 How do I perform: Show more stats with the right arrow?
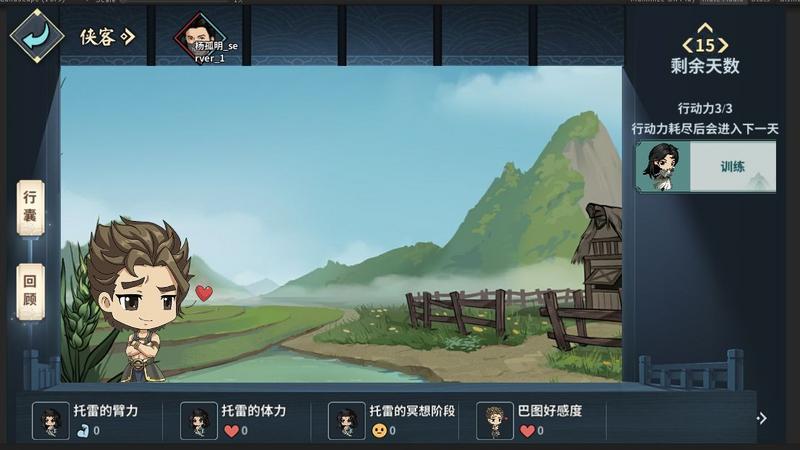pyautogui.click(x=762, y=419)
